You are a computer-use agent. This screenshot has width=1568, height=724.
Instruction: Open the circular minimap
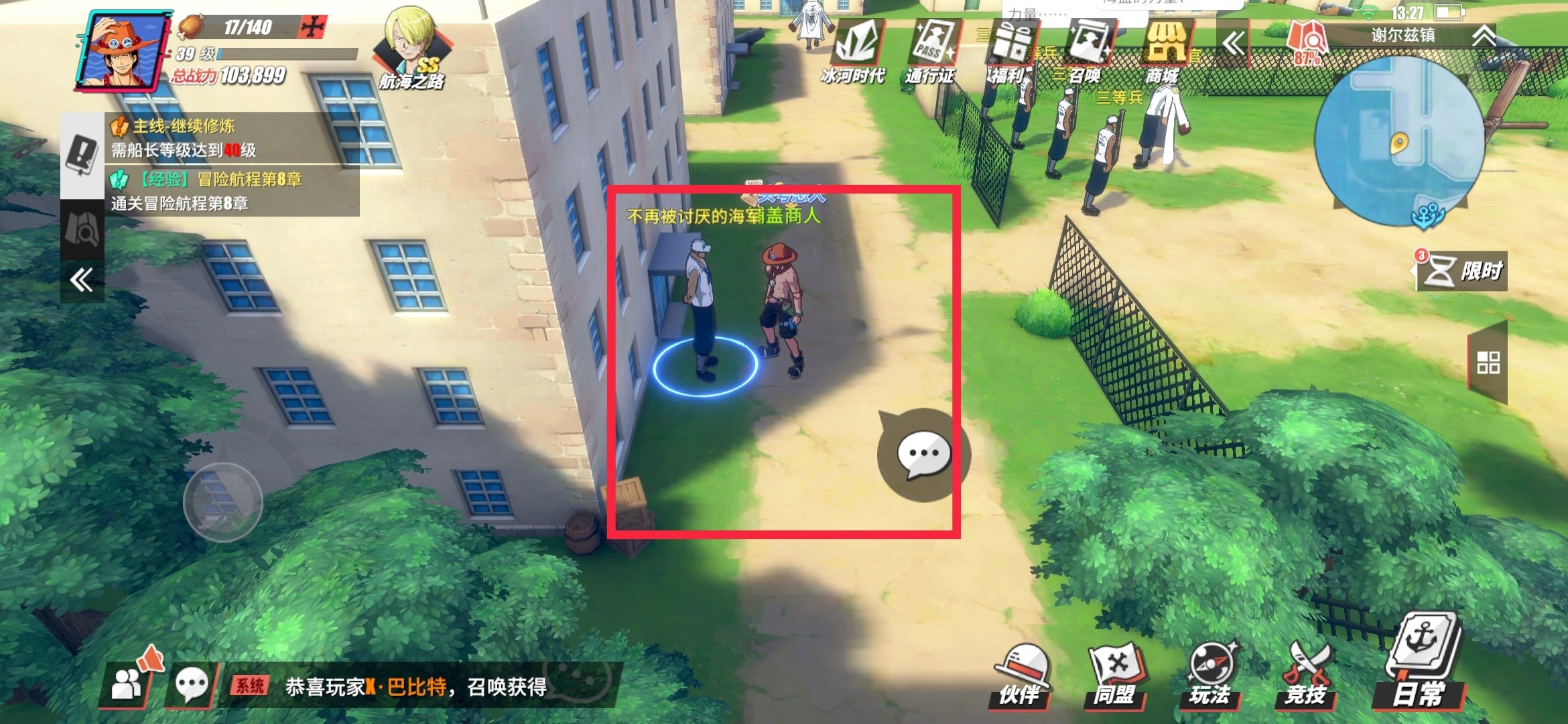click(x=1399, y=141)
